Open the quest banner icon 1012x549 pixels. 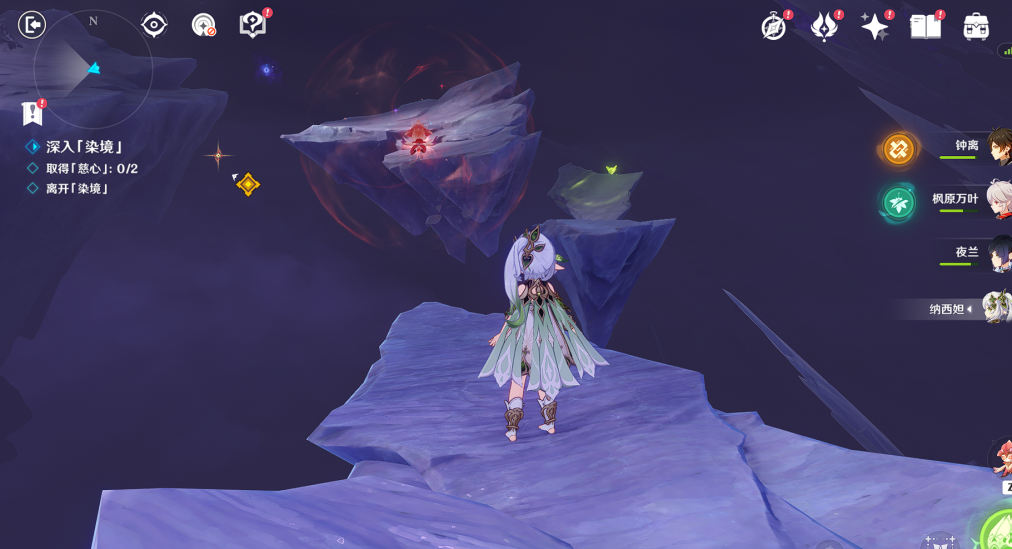[33, 112]
